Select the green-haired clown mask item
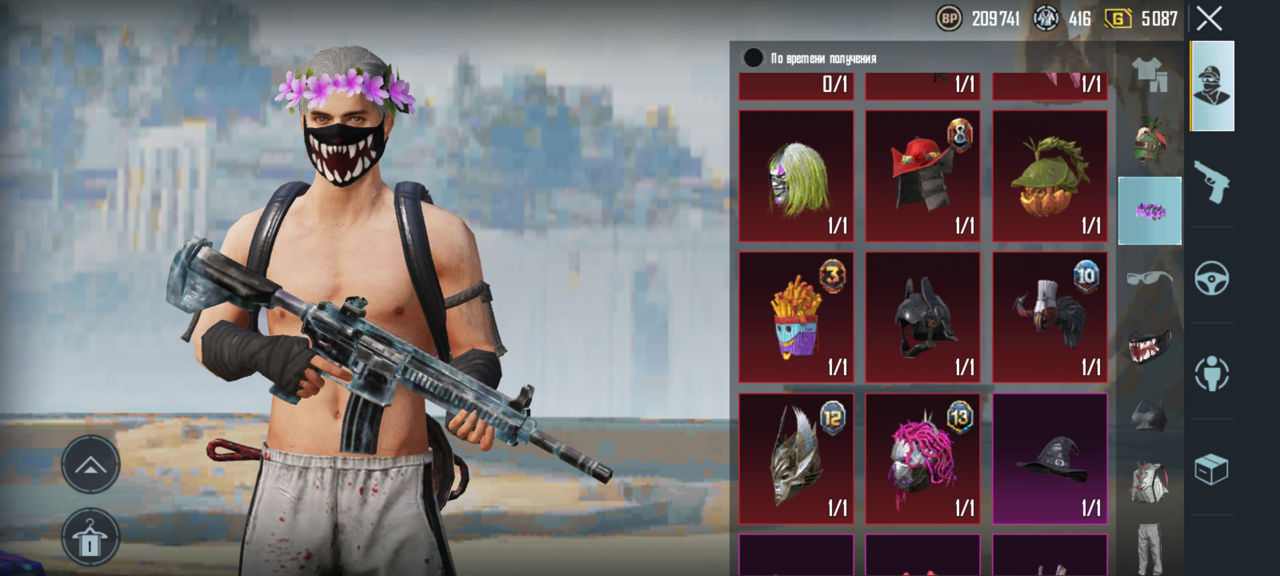The image size is (1280, 576). point(796,176)
